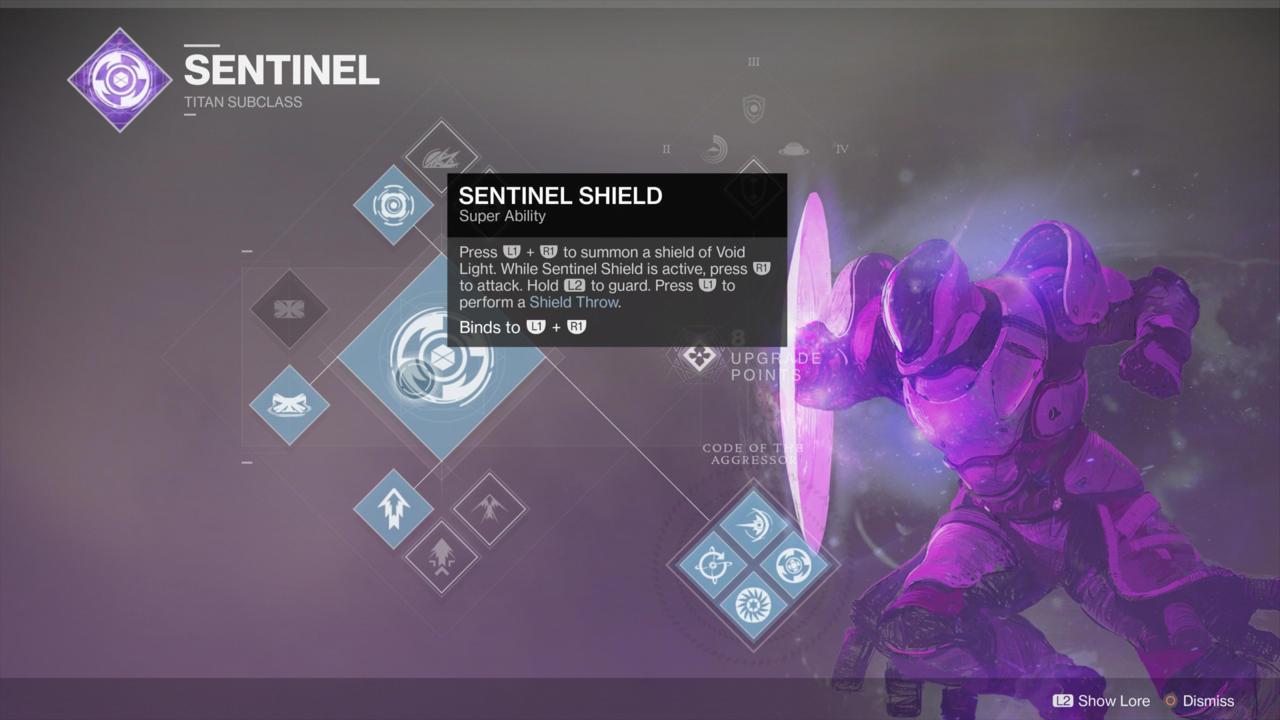
Task: Select the left targeting perk in Aggressor cluster
Action: (716, 563)
